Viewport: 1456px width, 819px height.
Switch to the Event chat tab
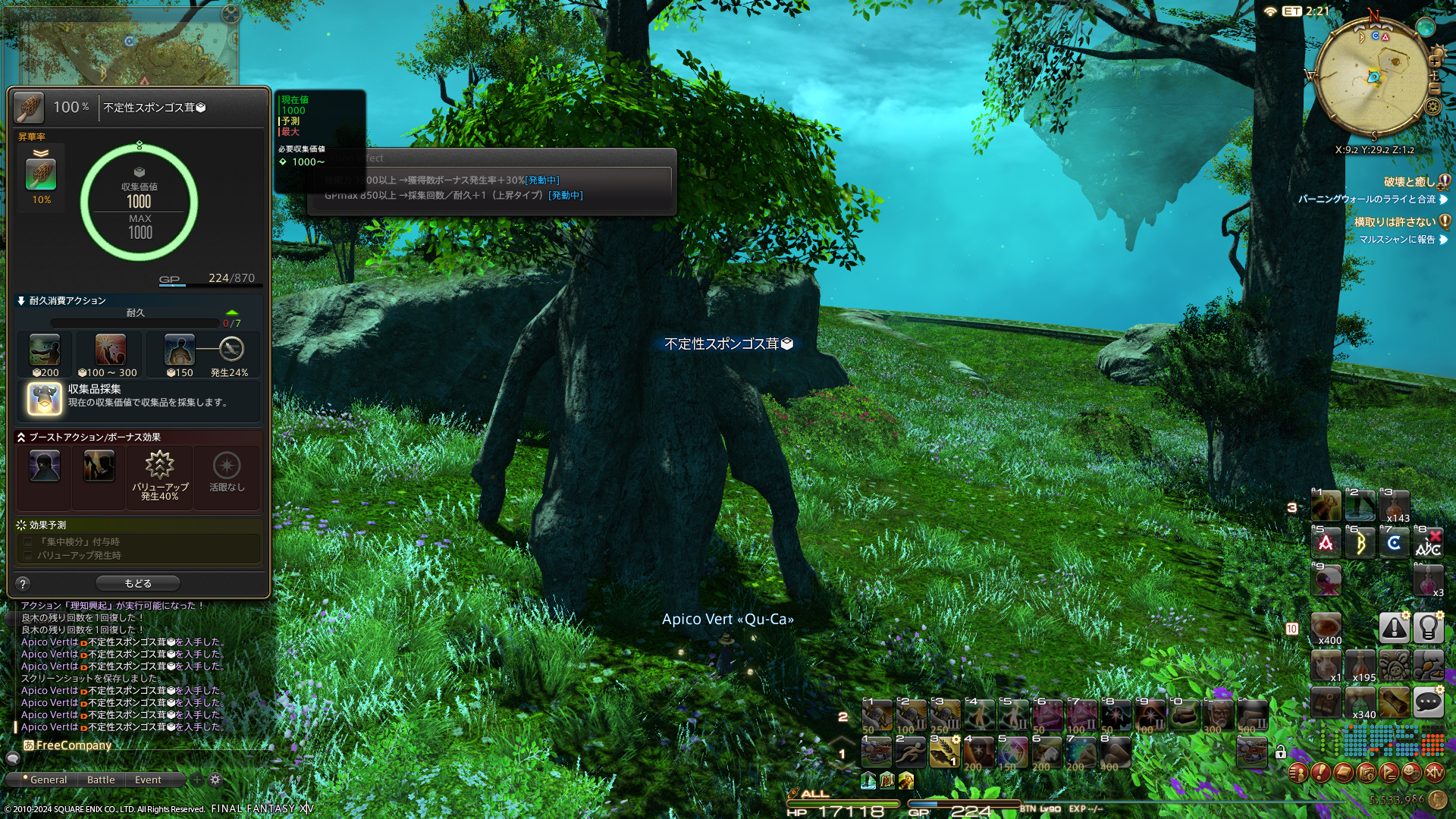tap(148, 780)
